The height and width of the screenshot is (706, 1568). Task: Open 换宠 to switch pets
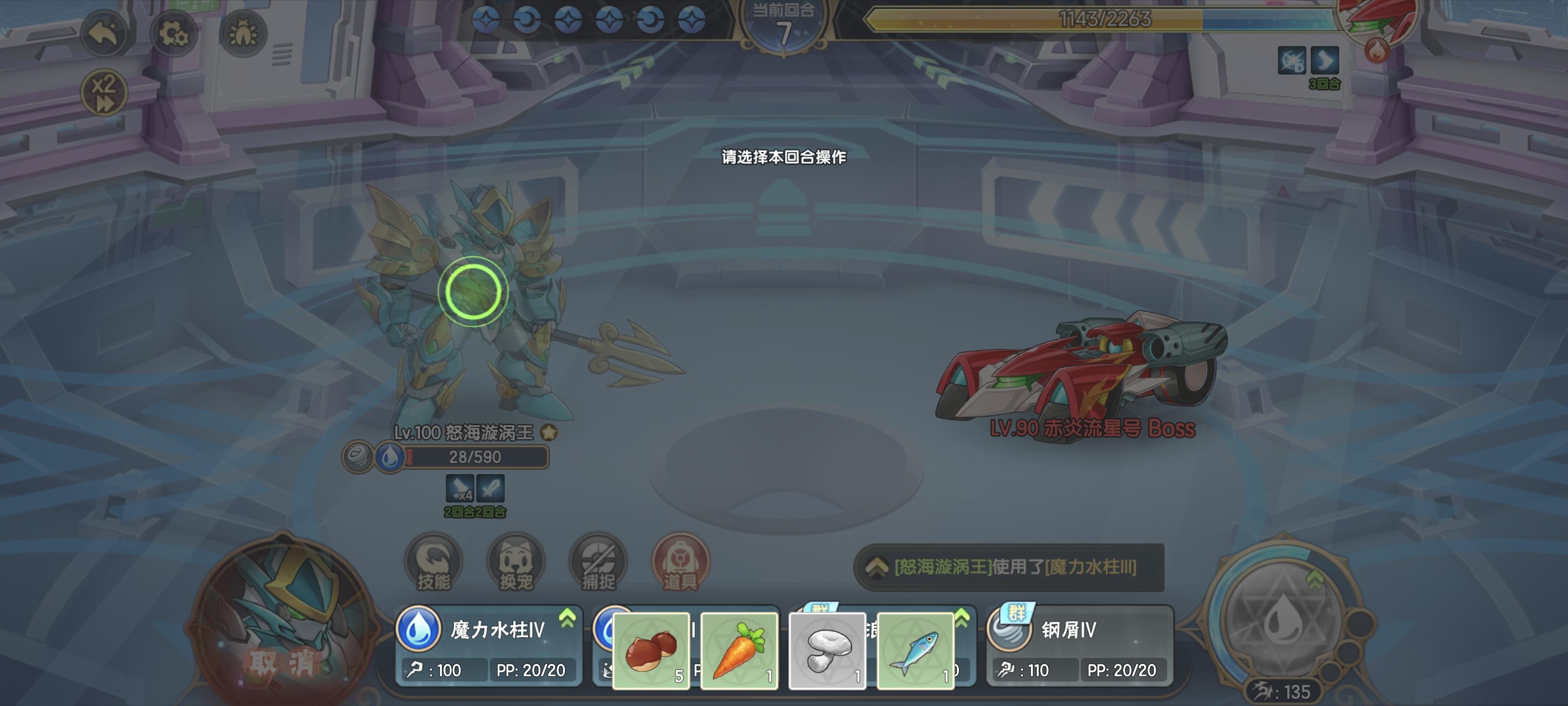515,563
